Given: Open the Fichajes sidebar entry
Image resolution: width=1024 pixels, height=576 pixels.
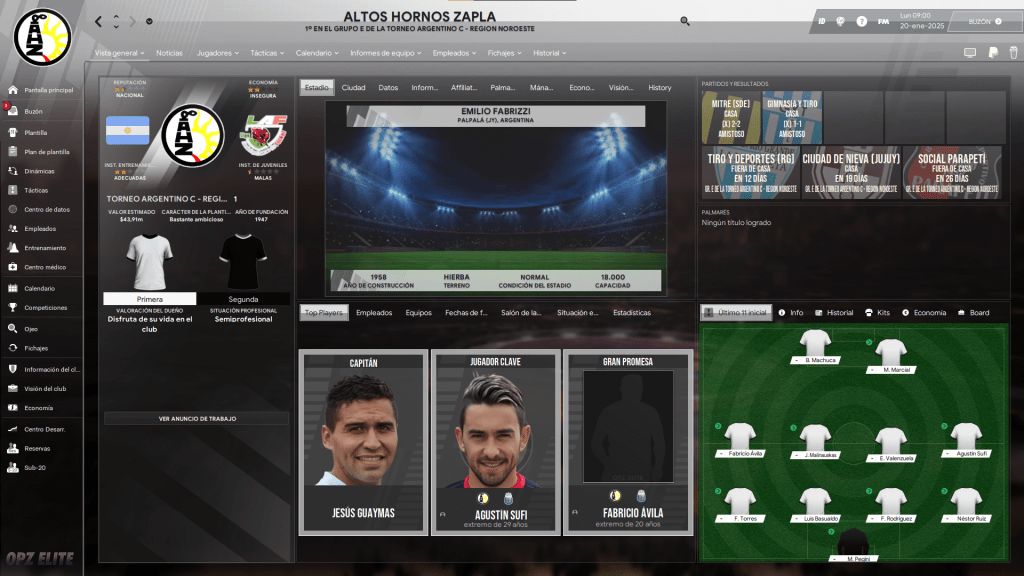Looking at the screenshot, I should point(36,348).
